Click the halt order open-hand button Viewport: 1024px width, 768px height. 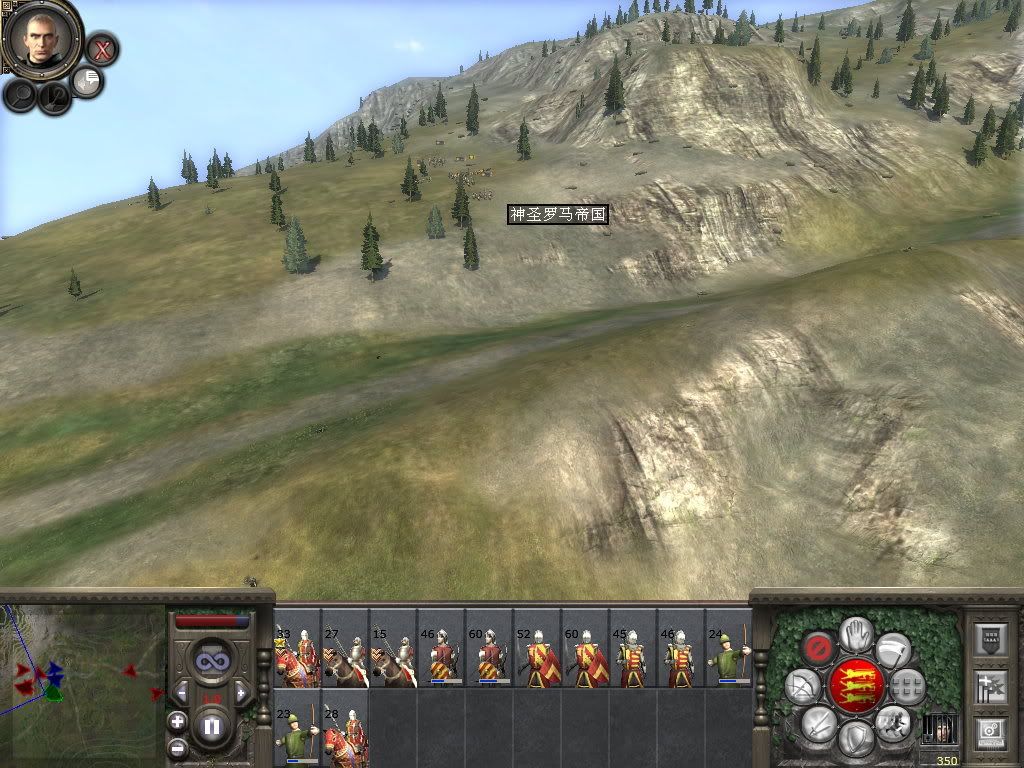[x=855, y=633]
